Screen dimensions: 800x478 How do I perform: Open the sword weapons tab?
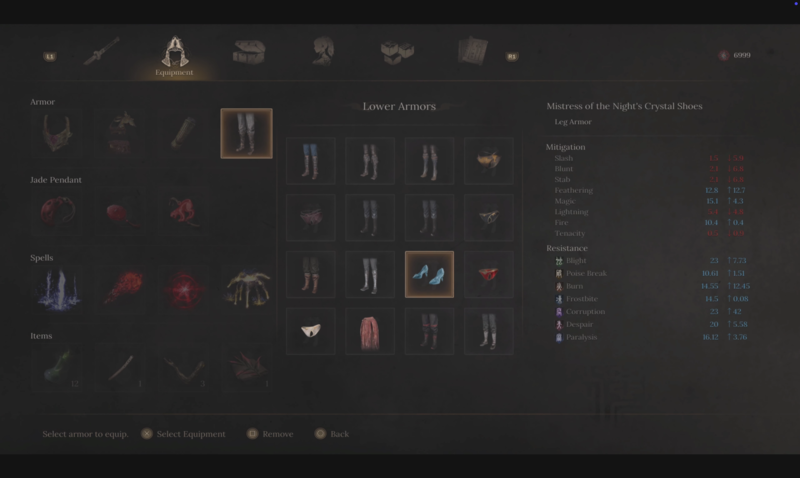(x=101, y=52)
